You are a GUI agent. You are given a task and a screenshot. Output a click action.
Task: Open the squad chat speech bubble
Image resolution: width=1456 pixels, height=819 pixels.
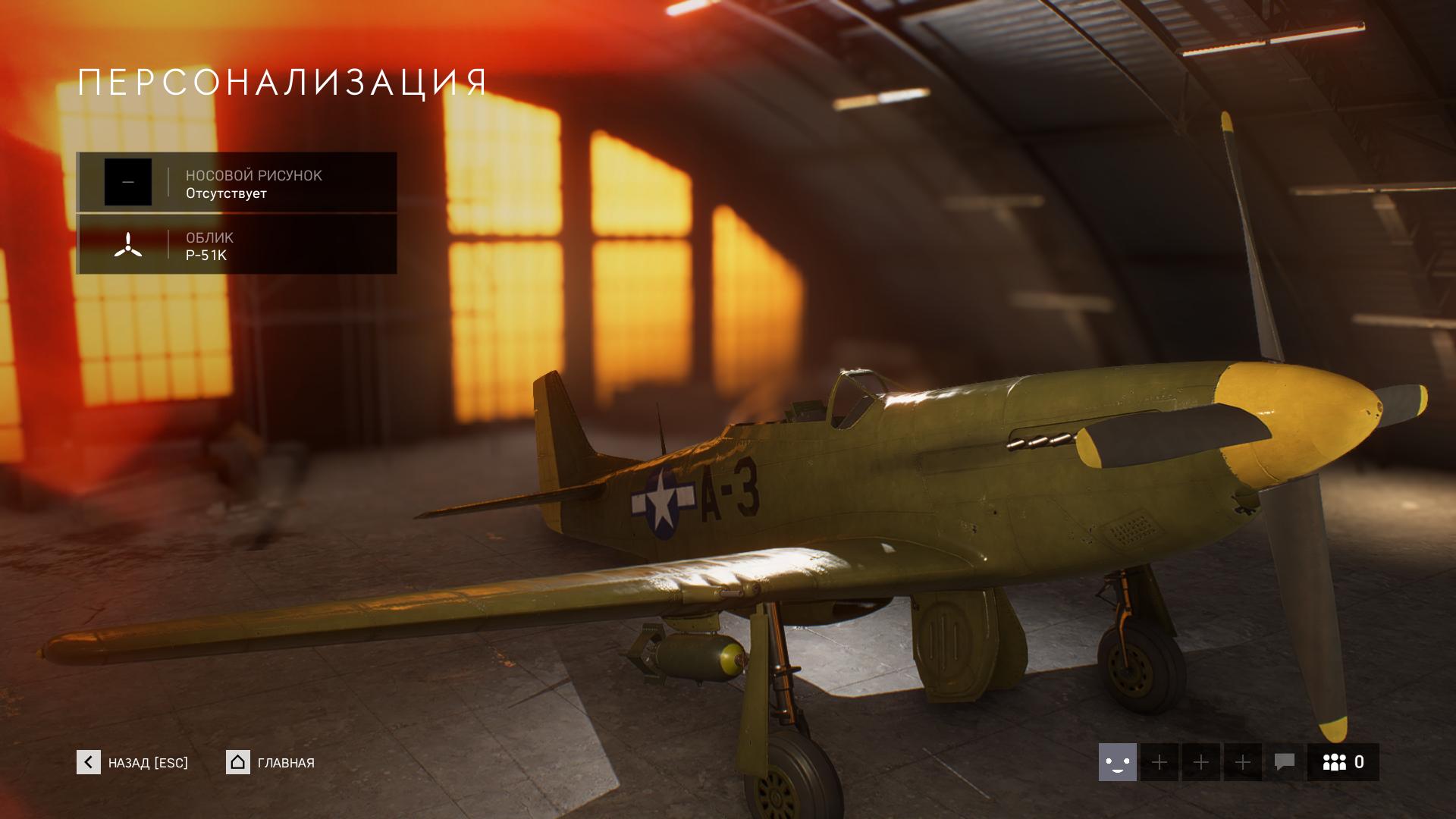click(x=1284, y=762)
